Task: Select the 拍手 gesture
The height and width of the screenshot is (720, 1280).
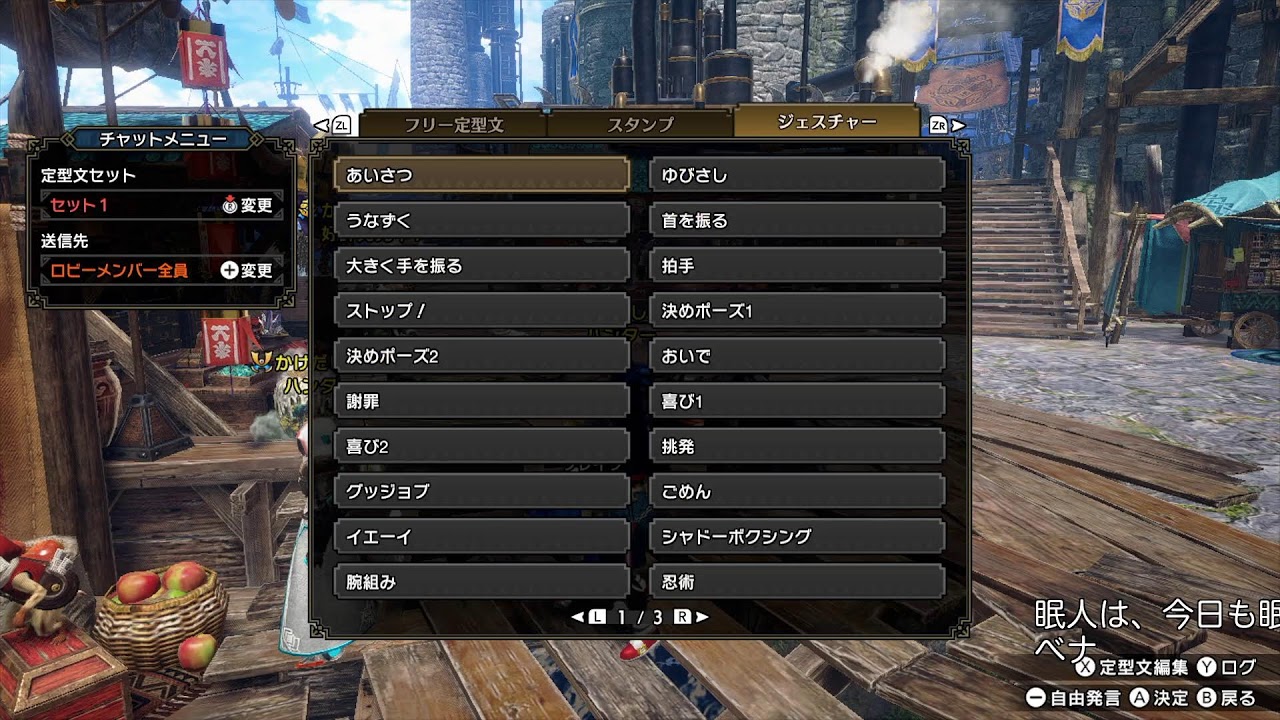Action: pos(797,266)
